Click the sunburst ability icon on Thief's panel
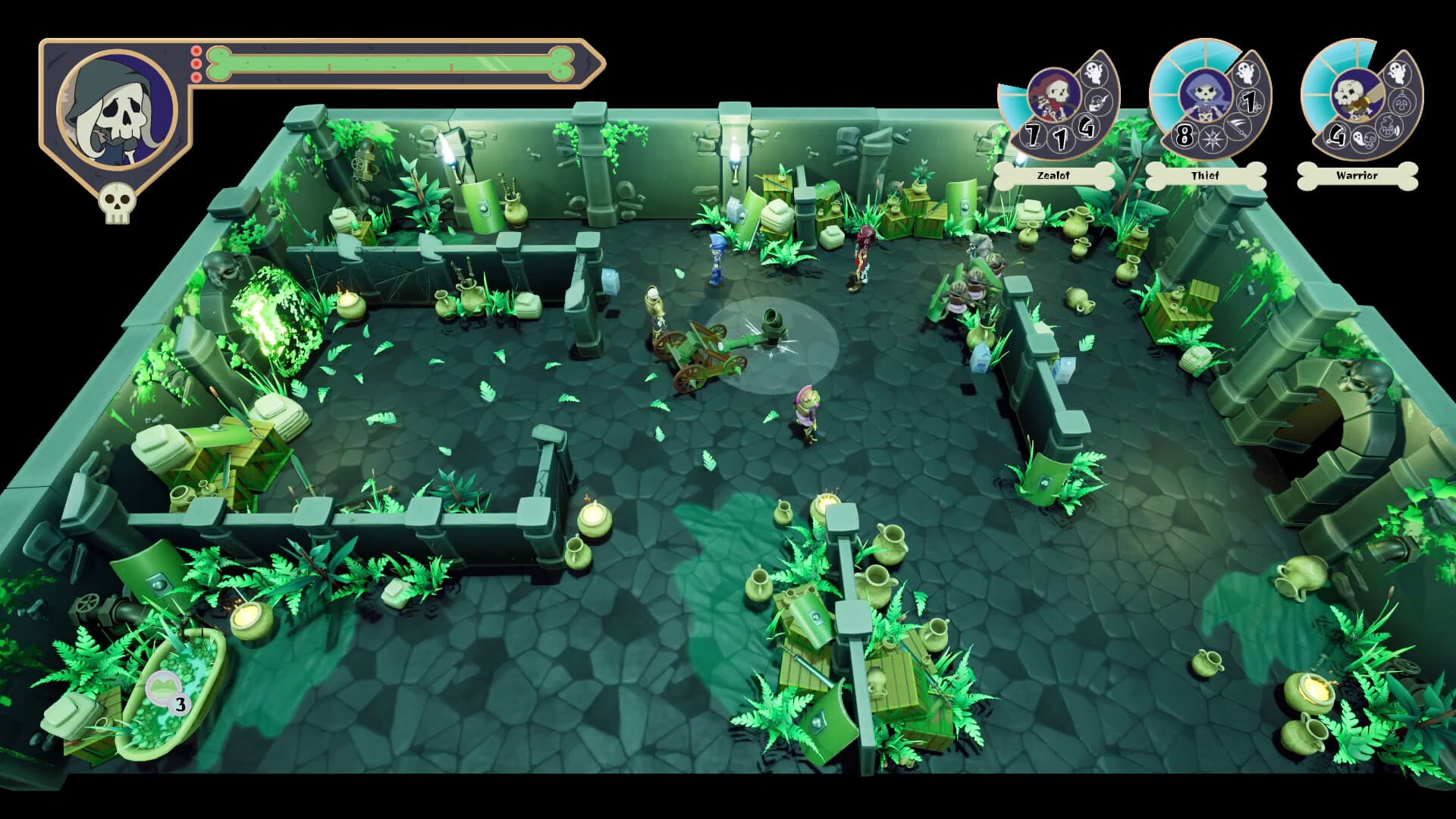Screen dimensions: 1456x819 [x=1211, y=138]
